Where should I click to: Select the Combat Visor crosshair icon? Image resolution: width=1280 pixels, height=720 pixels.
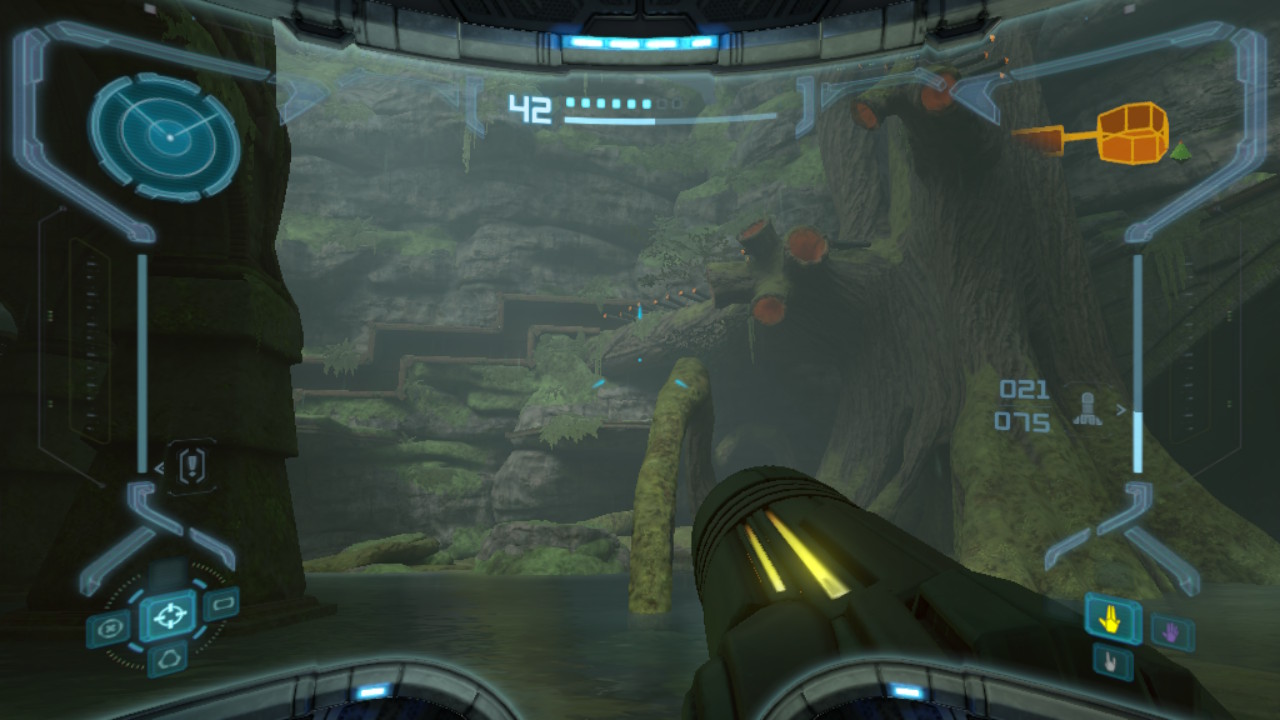(x=168, y=614)
